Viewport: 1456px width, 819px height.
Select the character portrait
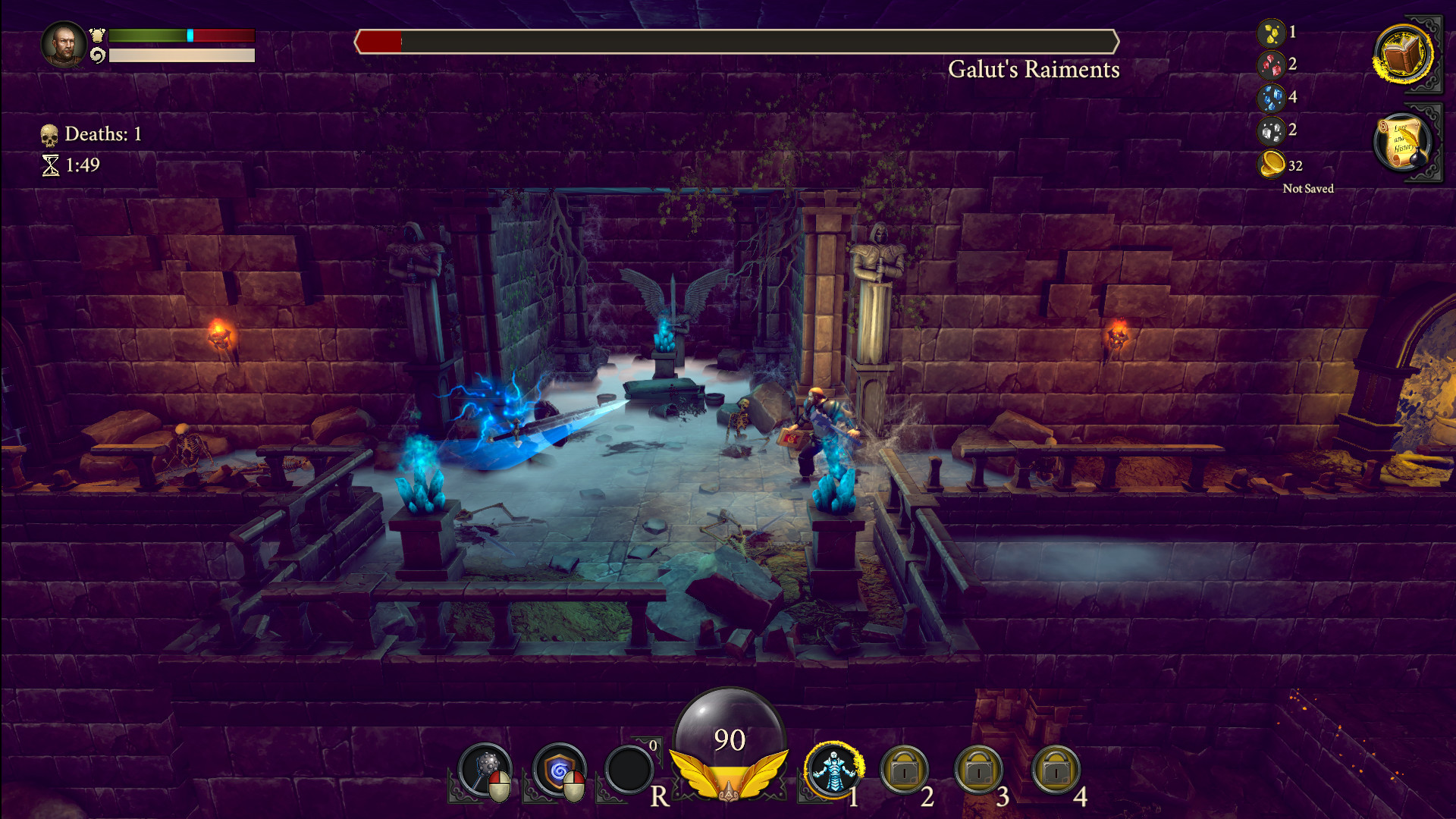coord(64,44)
